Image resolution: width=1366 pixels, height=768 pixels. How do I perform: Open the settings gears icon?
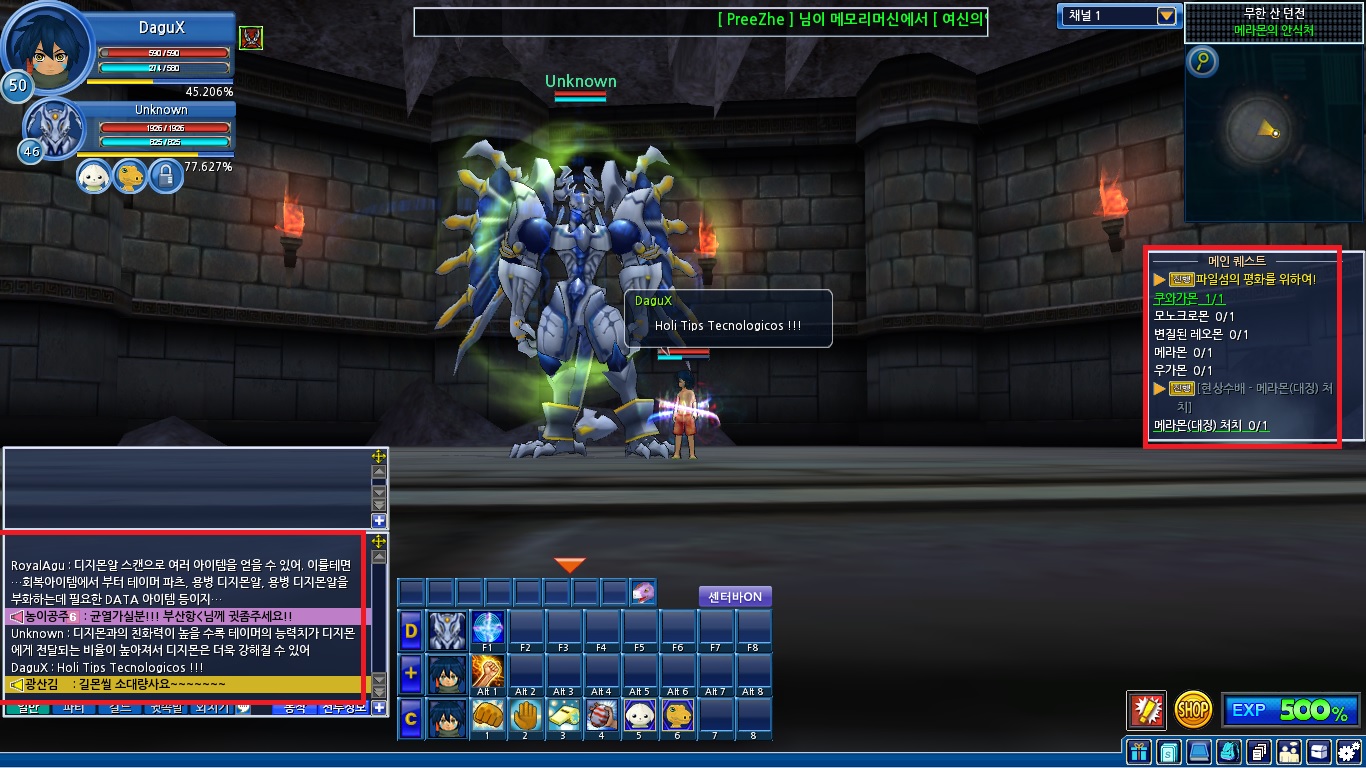[x=1349, y=751]
